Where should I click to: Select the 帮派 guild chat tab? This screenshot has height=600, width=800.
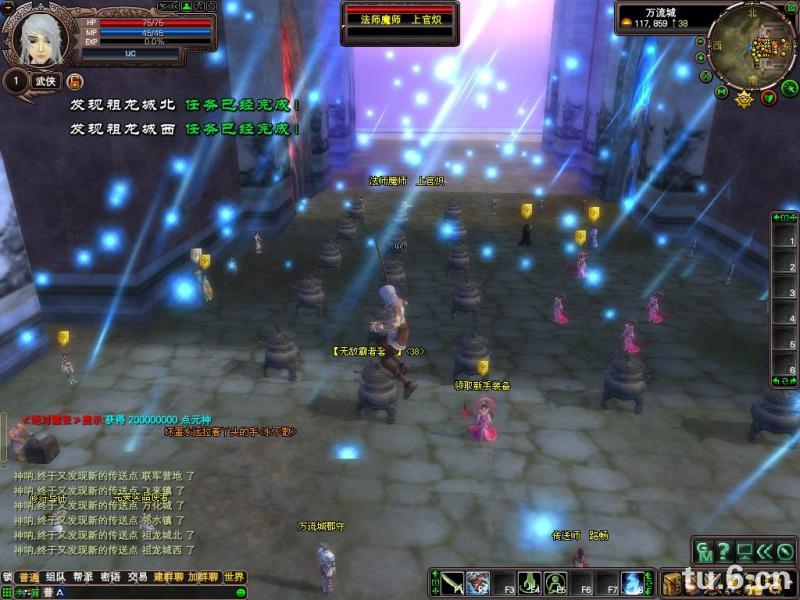click(x=82, y=577)
